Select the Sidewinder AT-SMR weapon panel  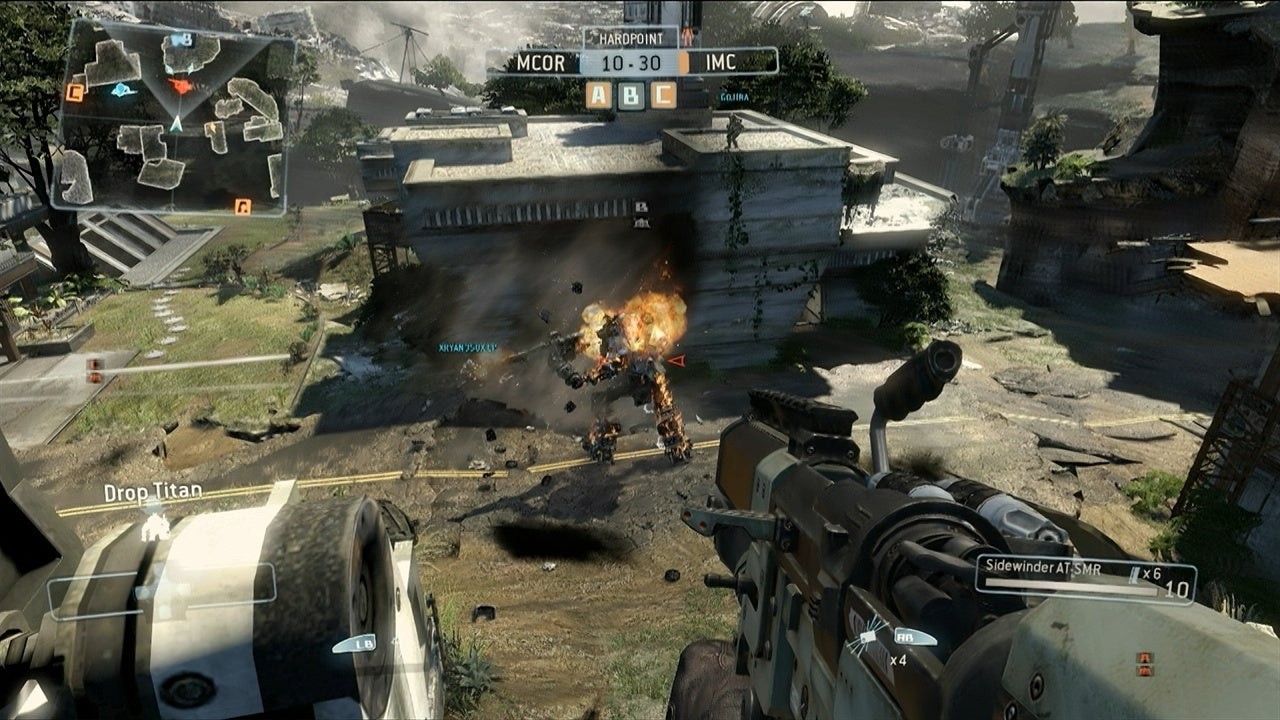1084,580
